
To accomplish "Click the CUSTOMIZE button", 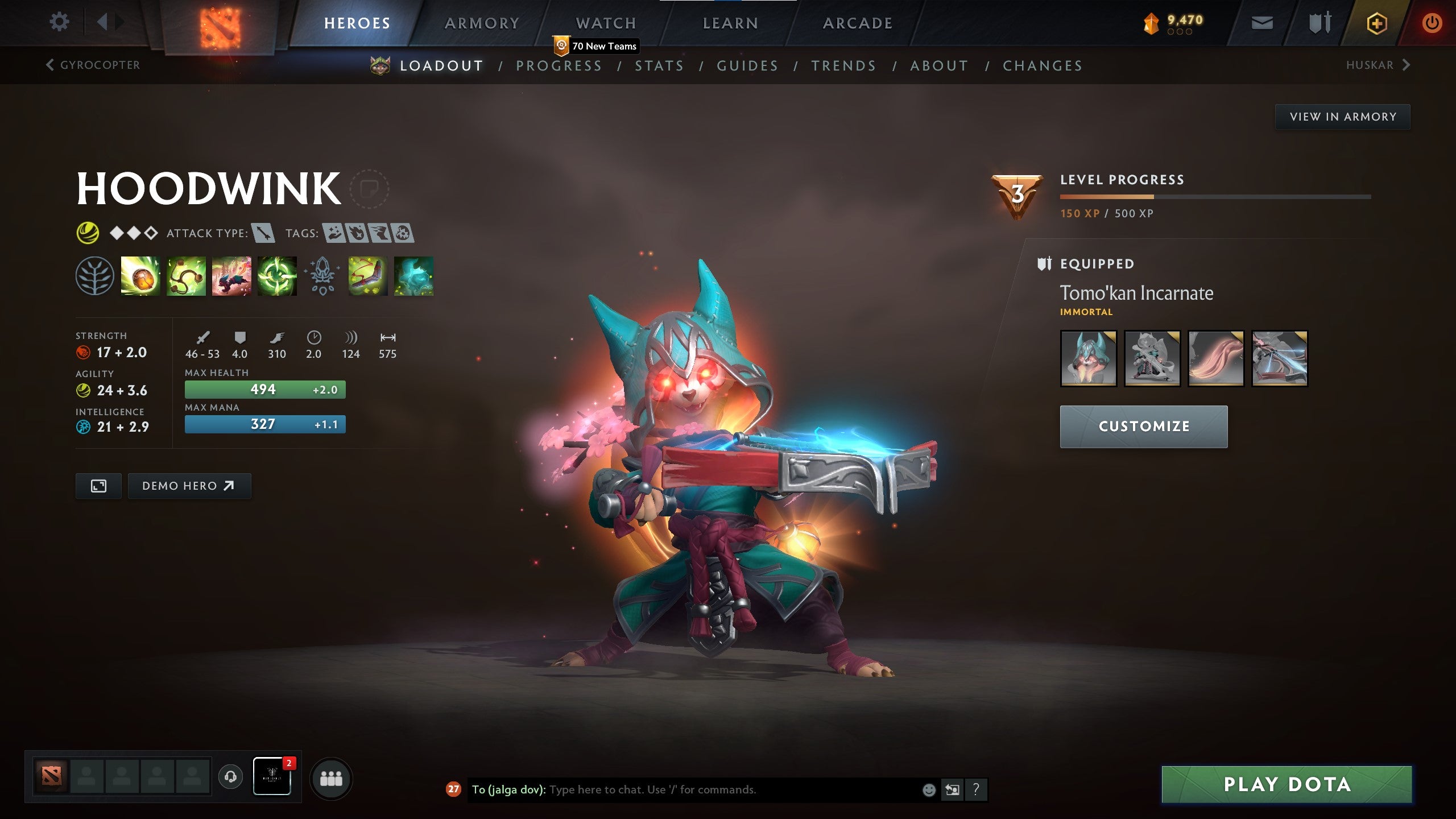I will coord(1143,426).
